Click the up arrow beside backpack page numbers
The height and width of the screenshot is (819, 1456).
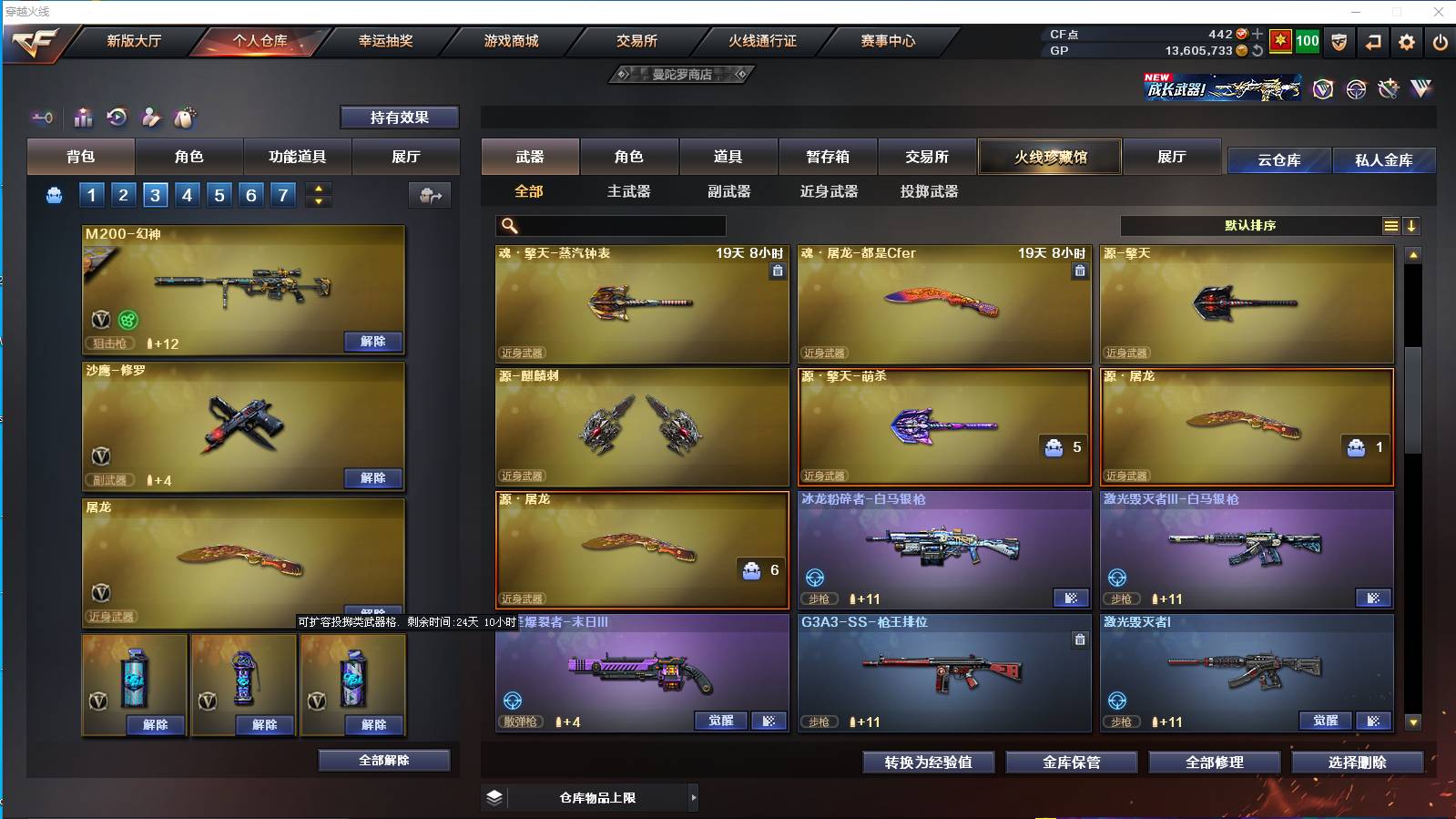(319, 188)
